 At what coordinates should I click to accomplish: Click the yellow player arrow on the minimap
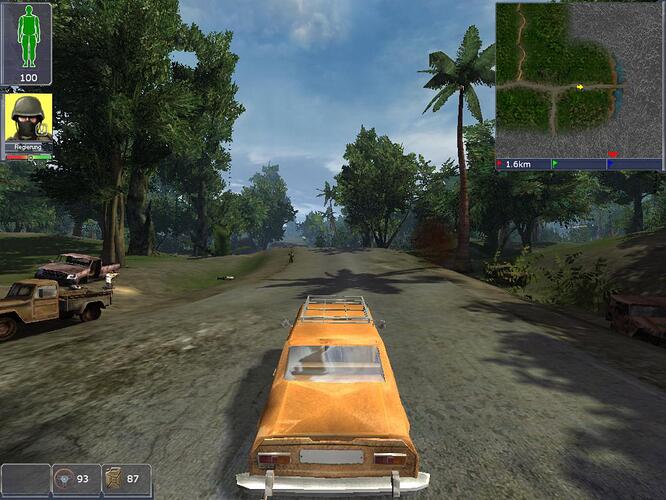tap(580, 87)
